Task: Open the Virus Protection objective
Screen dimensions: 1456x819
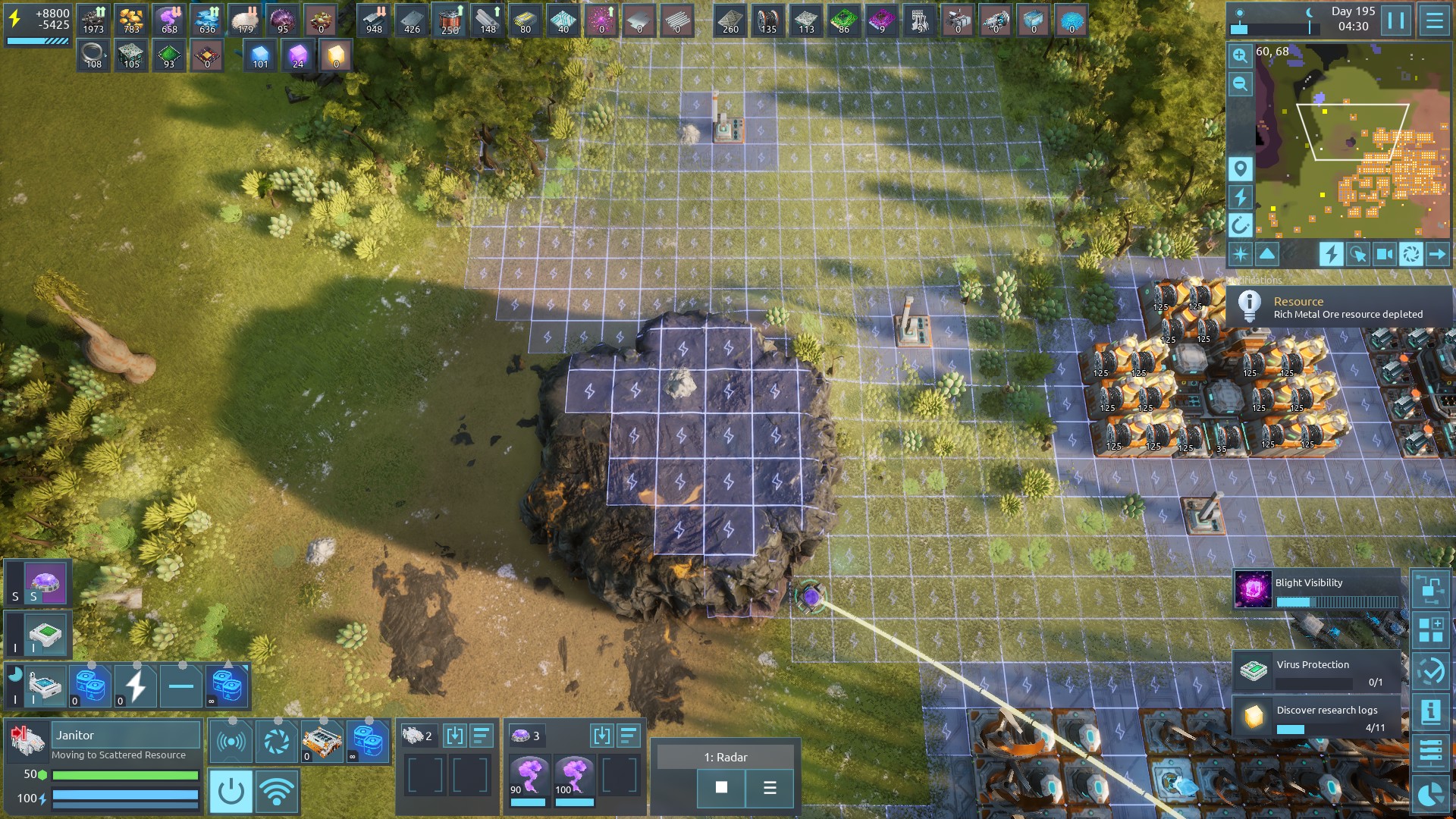Action: [1317, 671]
